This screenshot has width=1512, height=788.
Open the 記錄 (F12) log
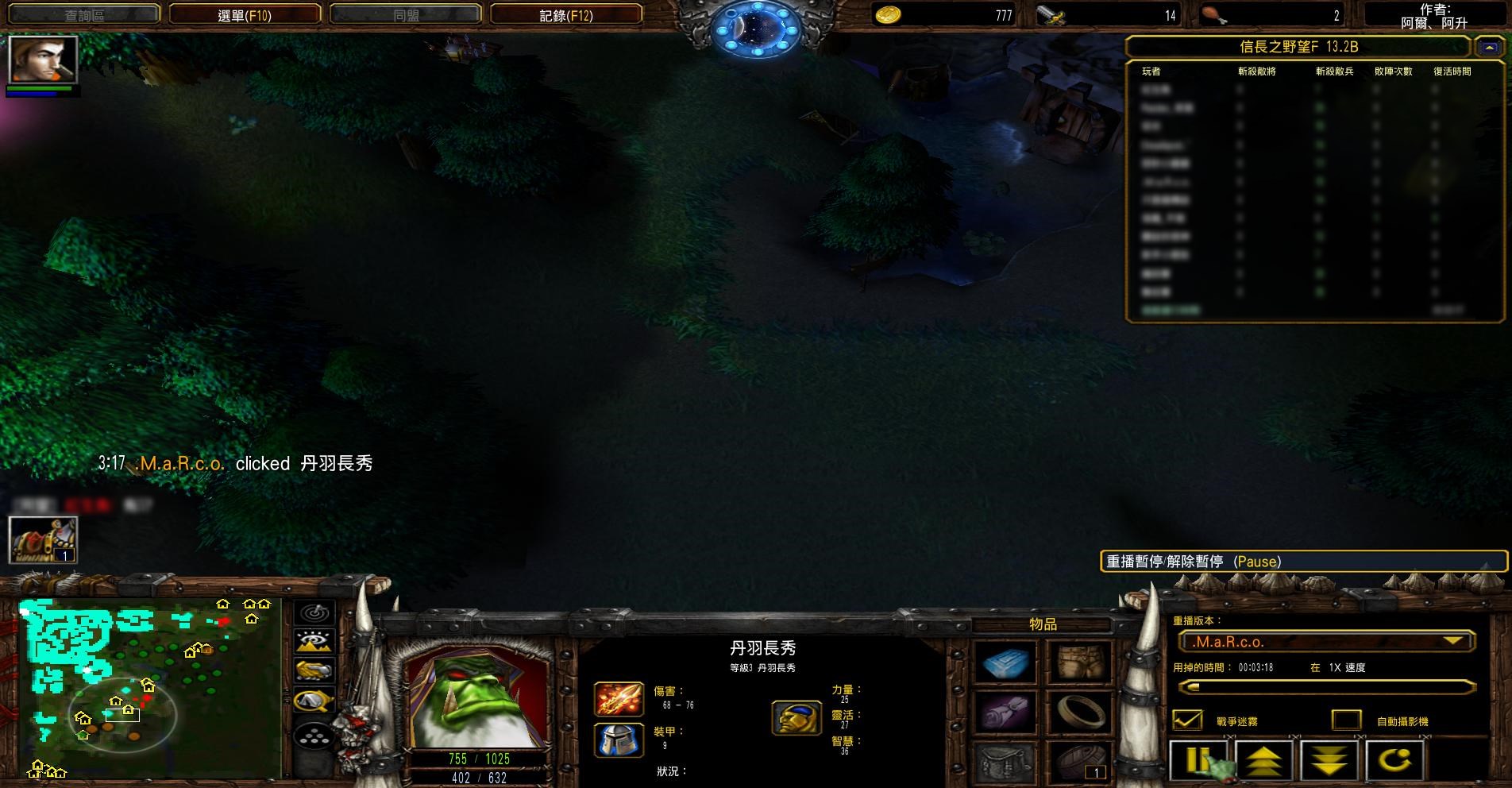565,15
